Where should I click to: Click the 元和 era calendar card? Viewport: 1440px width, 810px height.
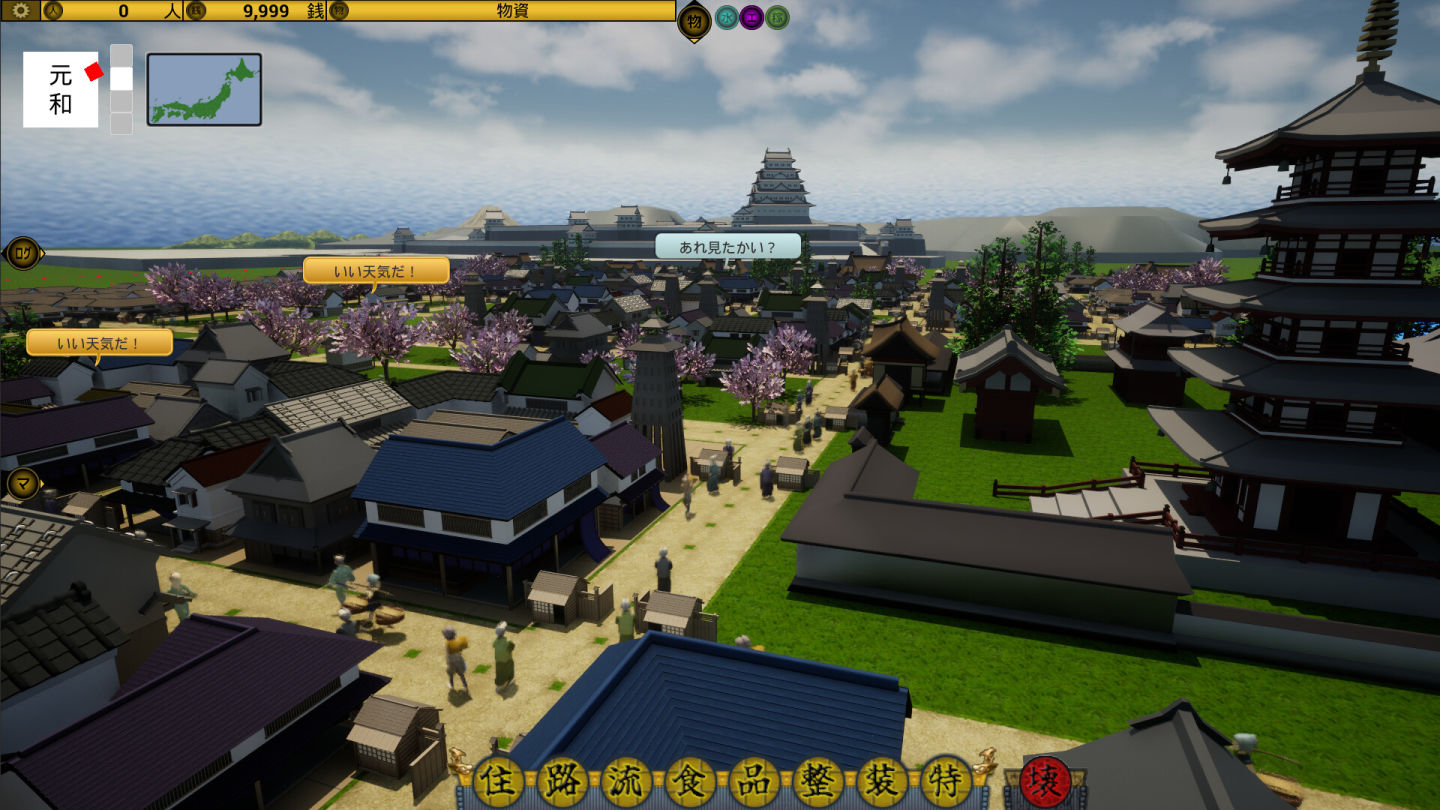coord(61,90)
